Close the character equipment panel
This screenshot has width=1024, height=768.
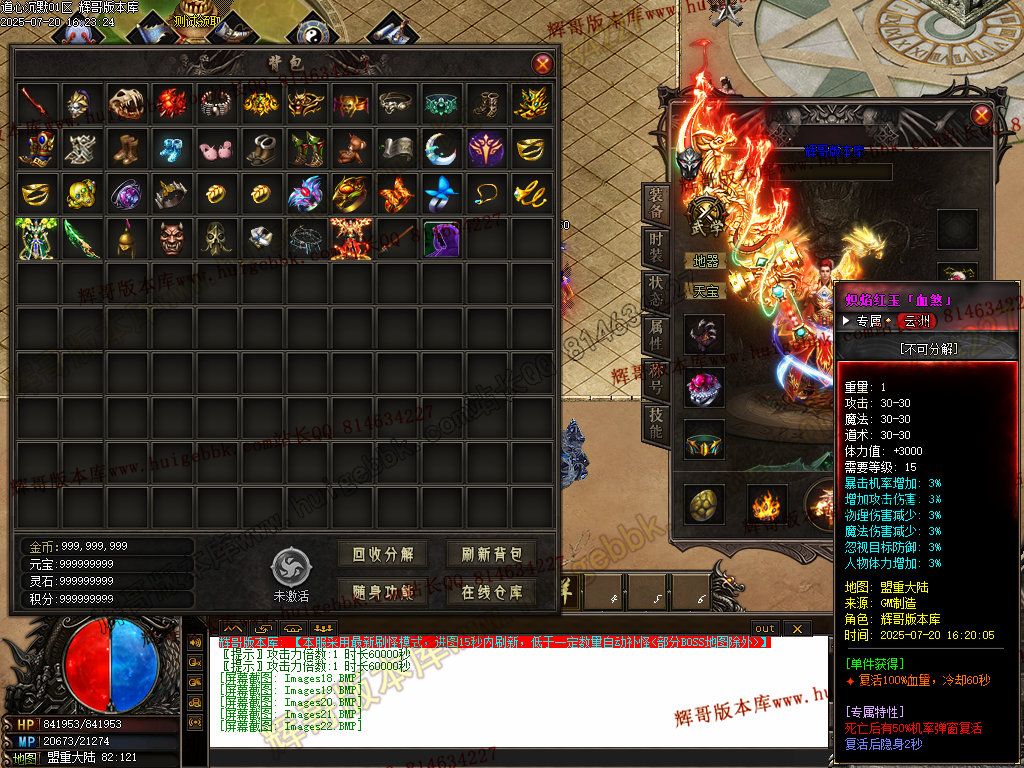click(981, 115)
